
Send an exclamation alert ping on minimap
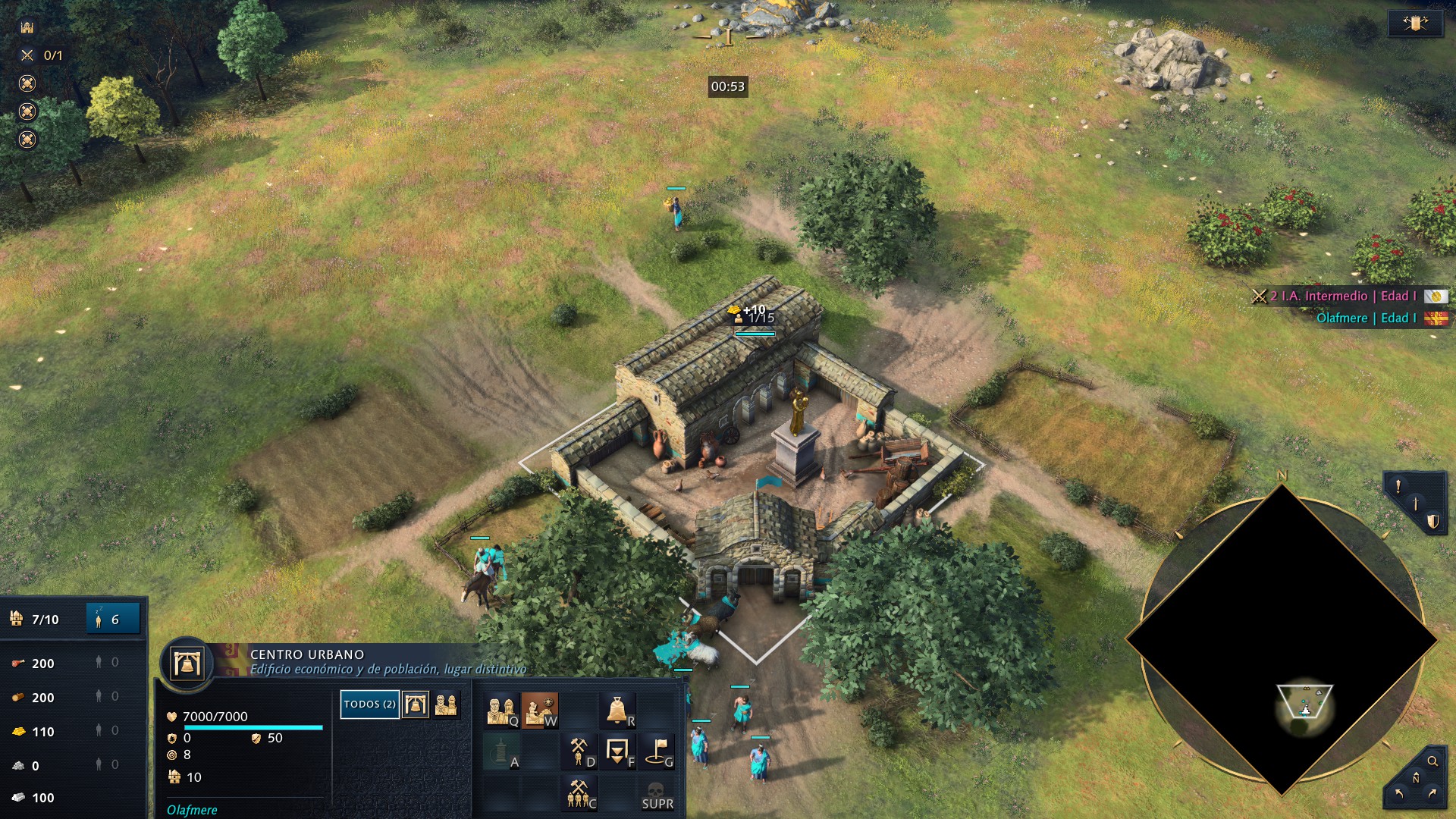coord(1398,486)
